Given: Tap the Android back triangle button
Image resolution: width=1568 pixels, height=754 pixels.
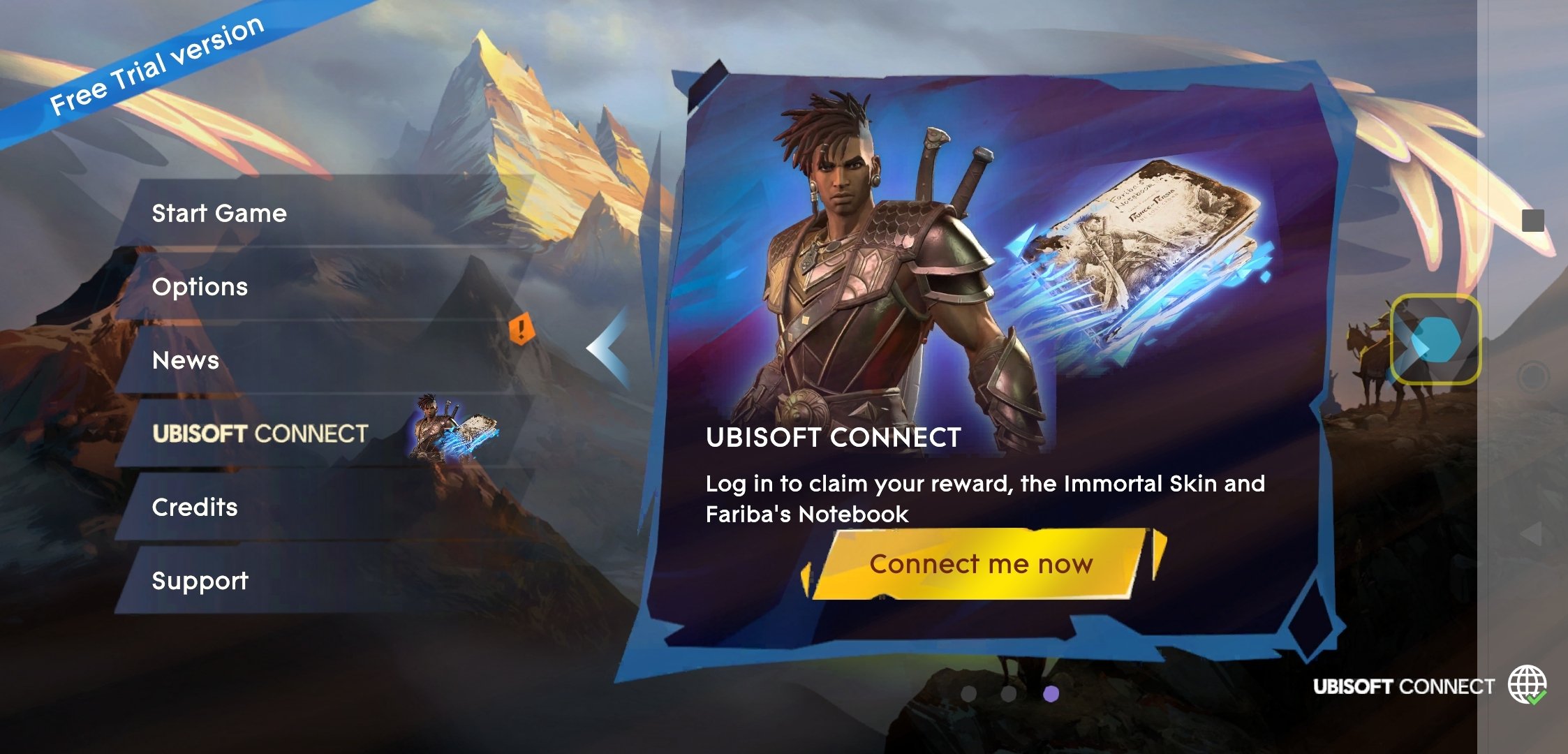Looking at the screenshot, I should coord(1532,534).
